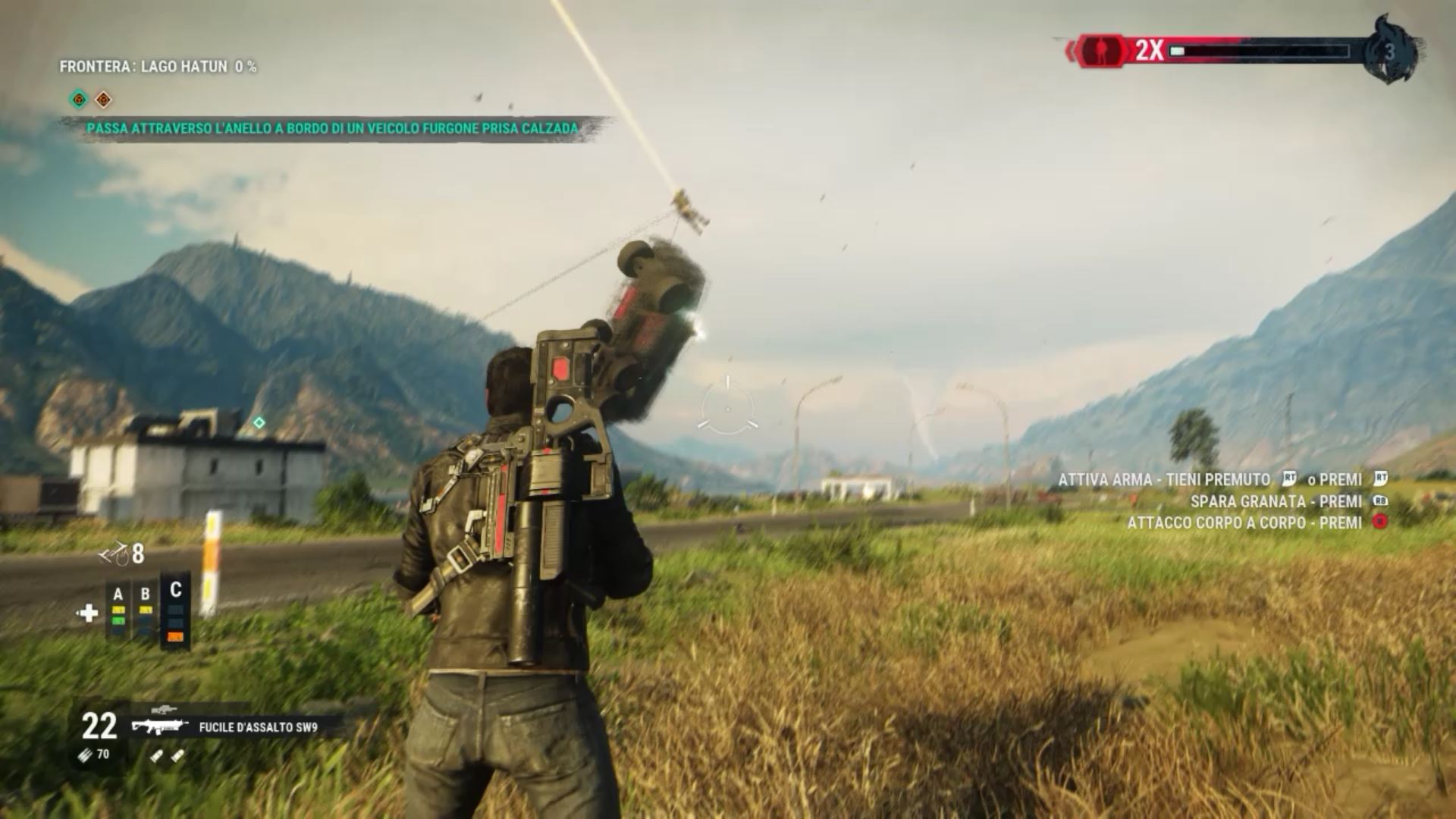Choose the highlighted grapple loadout C
Viewport: 1456px width, 819px height.
tap(176, 611)
